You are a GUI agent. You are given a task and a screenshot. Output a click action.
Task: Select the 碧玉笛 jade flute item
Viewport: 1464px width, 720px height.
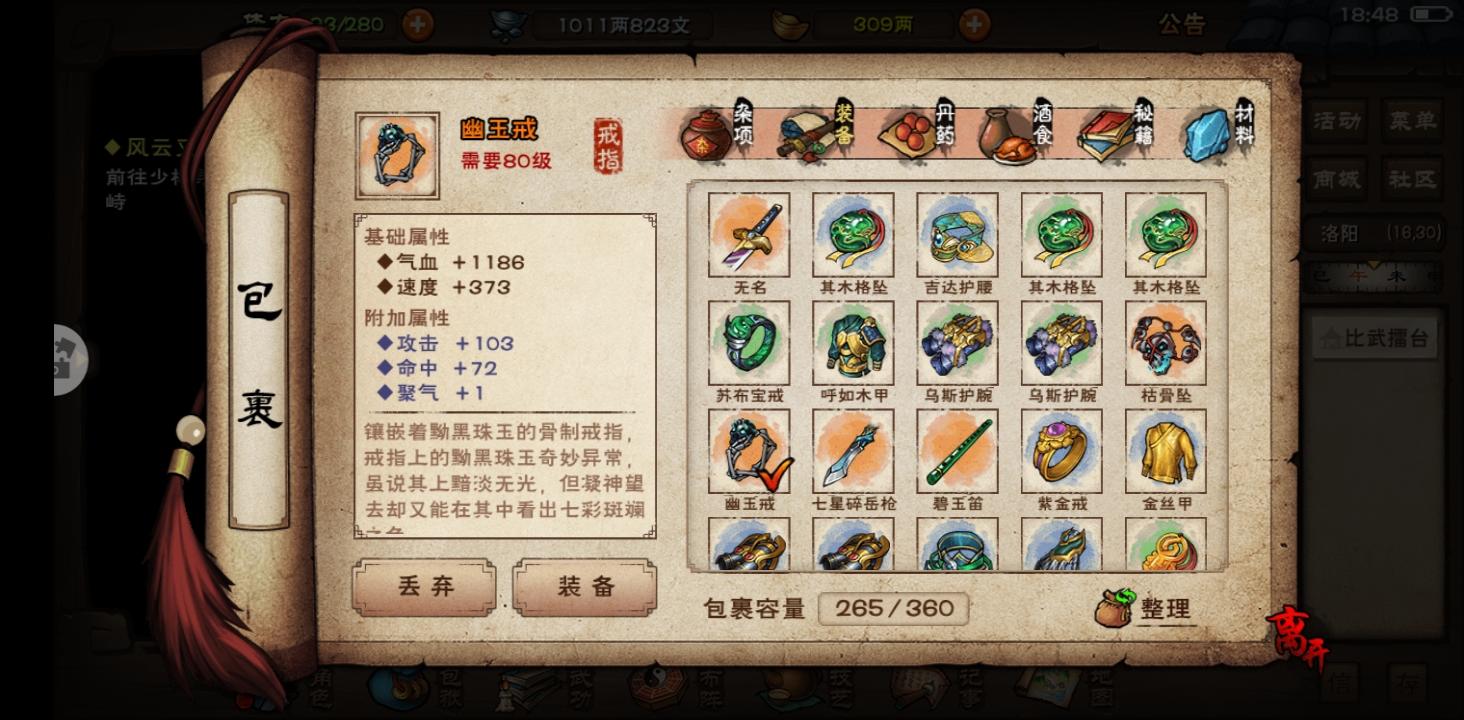pos(956,450)
